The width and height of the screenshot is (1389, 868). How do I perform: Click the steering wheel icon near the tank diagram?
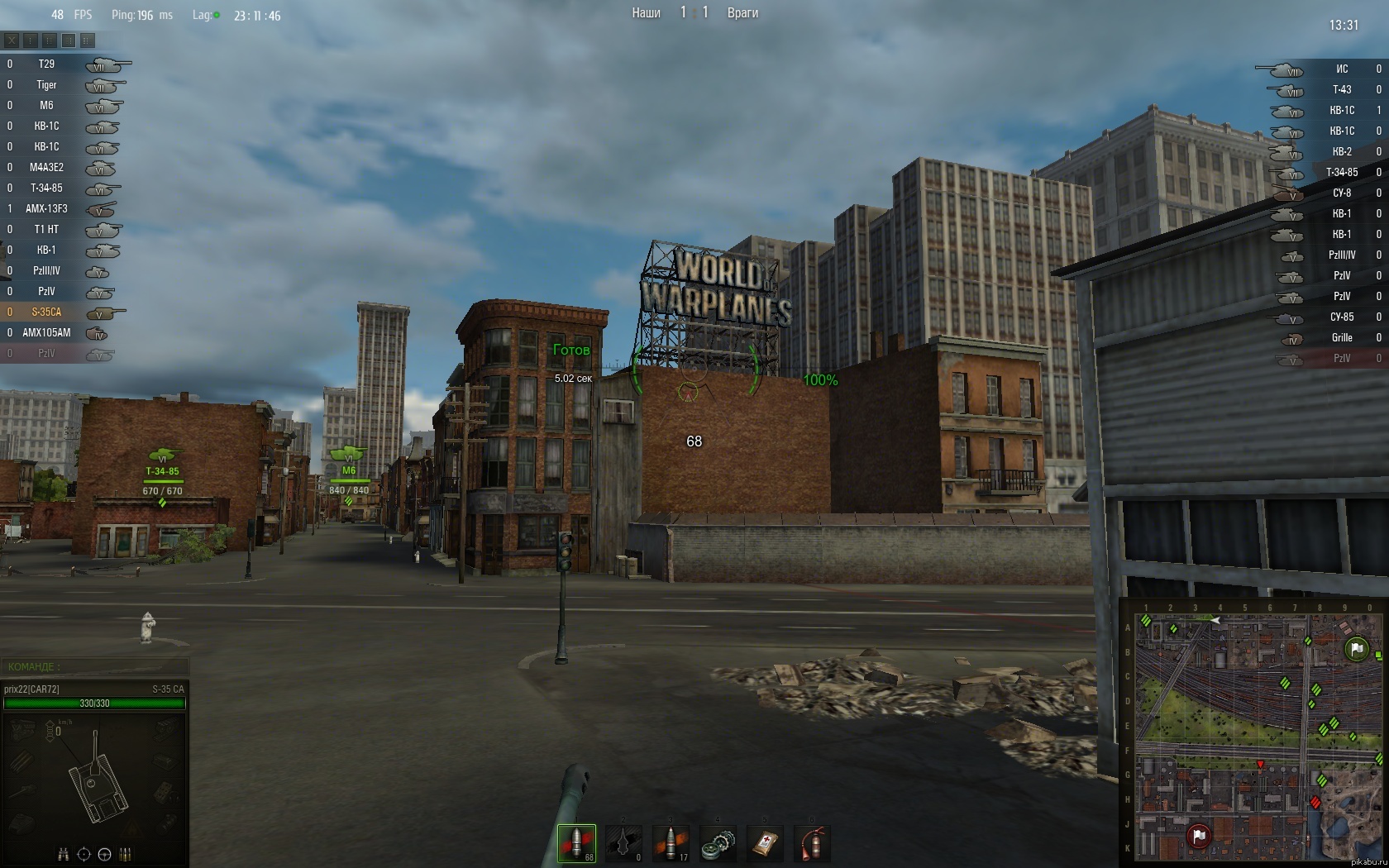(103, 854)
